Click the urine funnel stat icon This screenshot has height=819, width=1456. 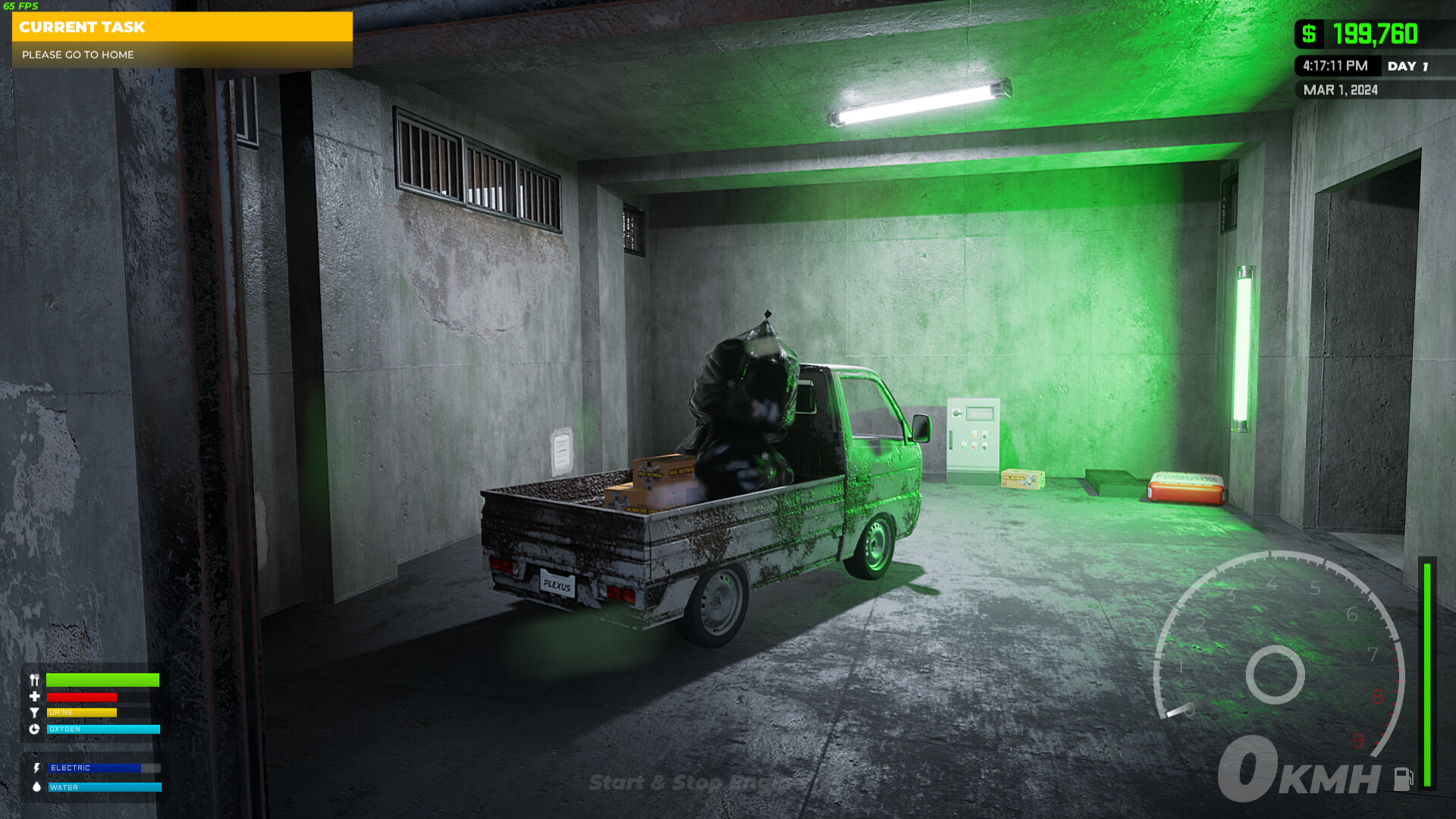pos(34,713)
